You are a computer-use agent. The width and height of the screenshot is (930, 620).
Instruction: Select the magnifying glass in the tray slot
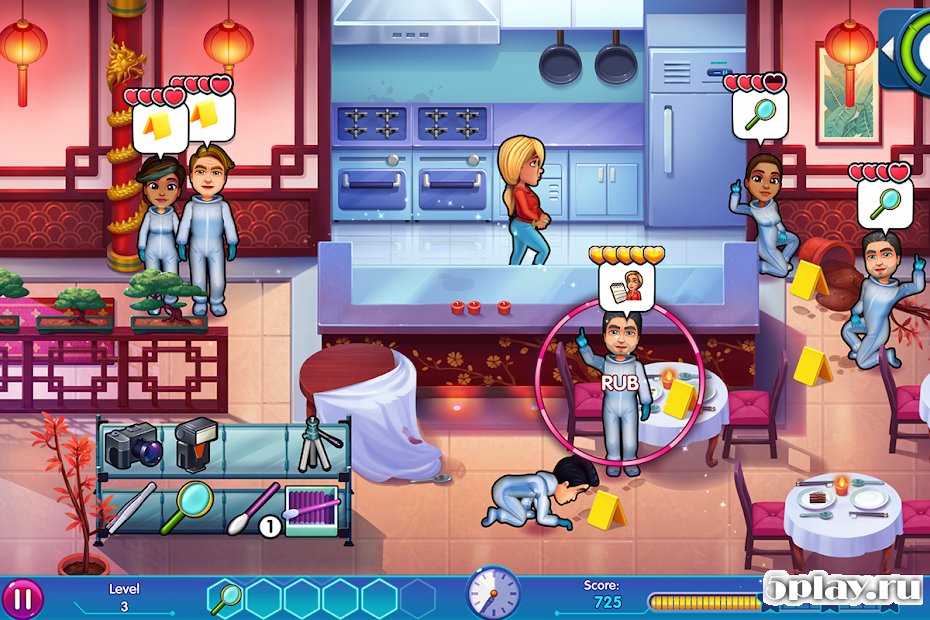click(226, 598)
